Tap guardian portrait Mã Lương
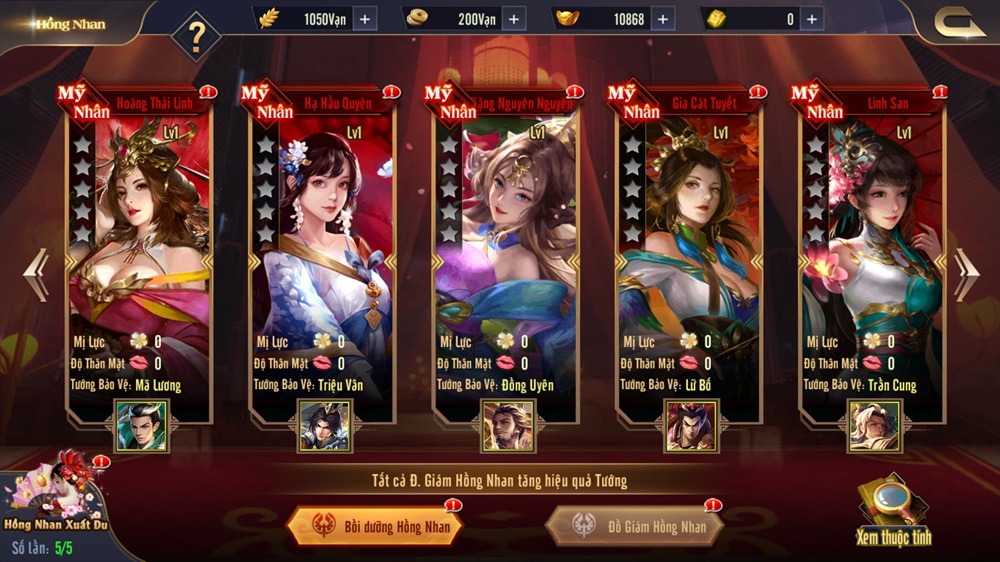 141,426
